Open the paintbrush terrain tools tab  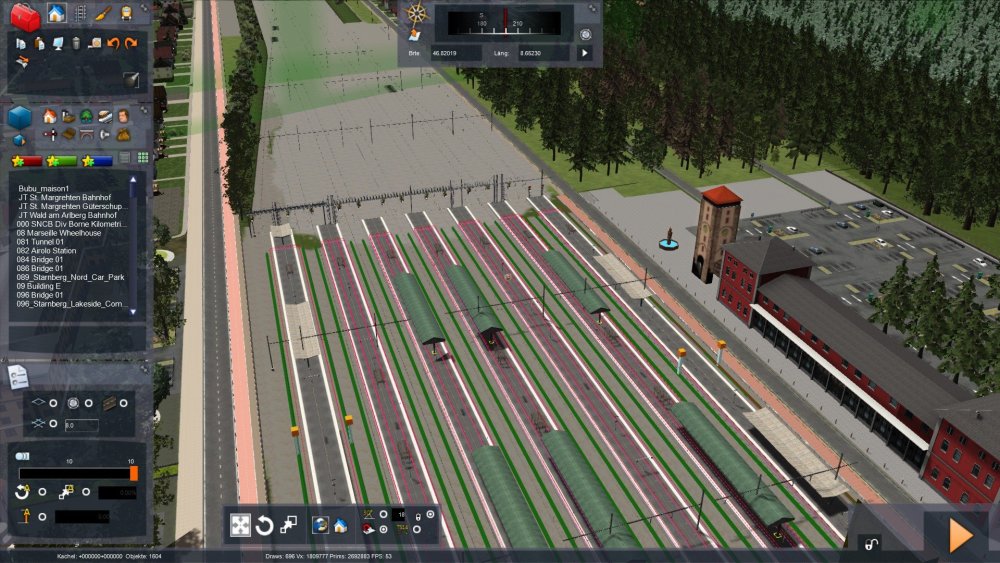[104, 14]
